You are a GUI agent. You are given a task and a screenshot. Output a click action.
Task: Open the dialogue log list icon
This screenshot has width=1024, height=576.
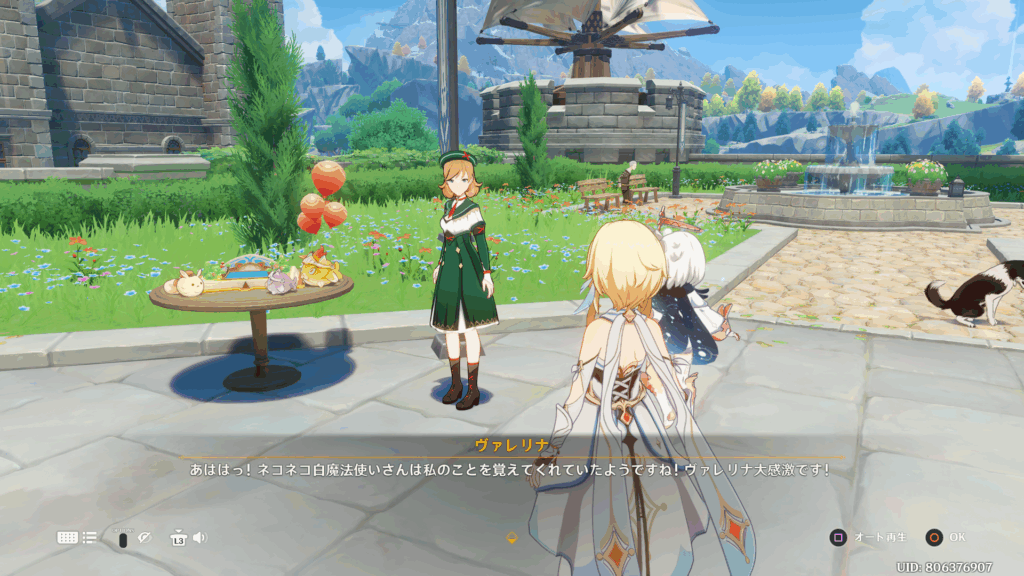pyautogui.click(x=90, y=538)
